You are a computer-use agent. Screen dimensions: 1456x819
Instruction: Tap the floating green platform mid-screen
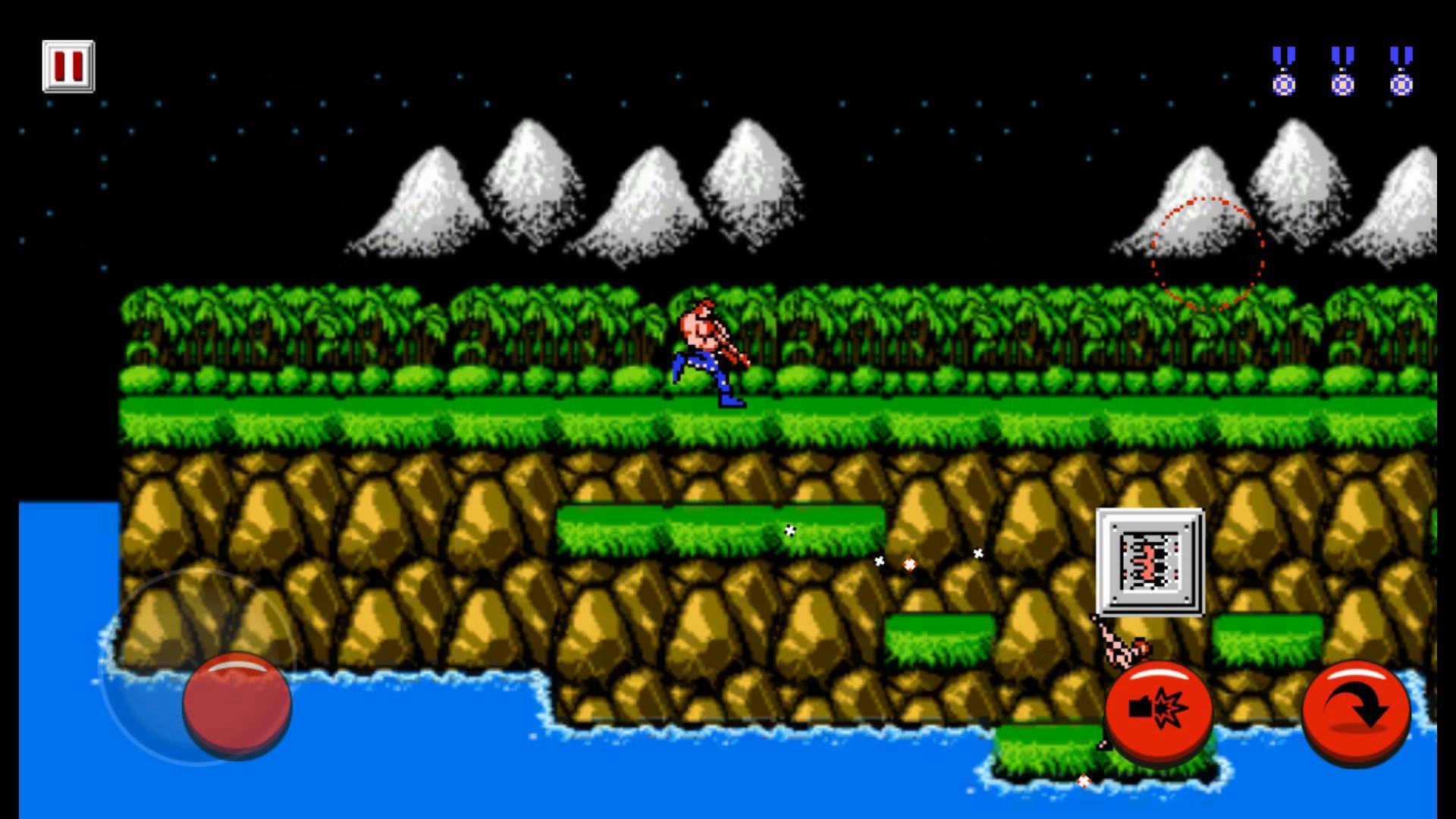(720, 531)
